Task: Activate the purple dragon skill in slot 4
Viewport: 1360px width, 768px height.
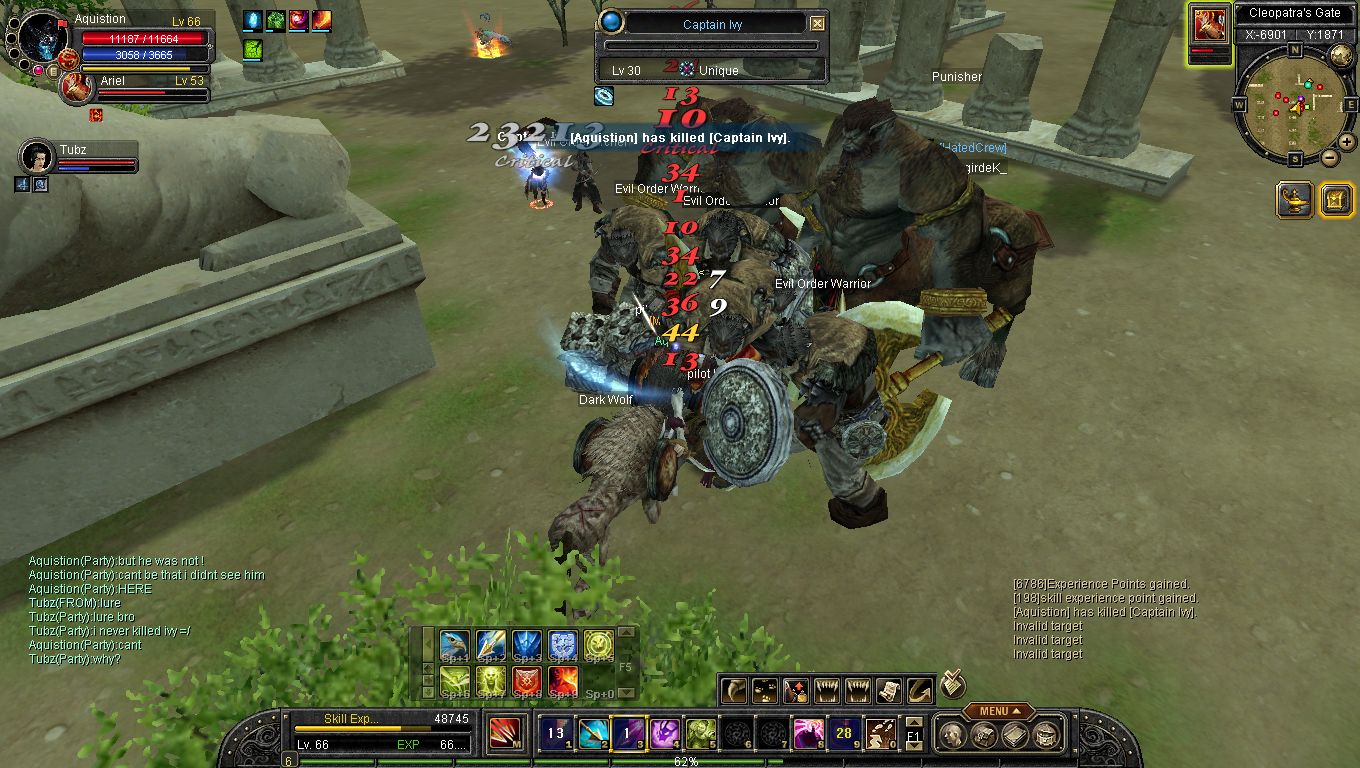Action: (x=663, y=734)
